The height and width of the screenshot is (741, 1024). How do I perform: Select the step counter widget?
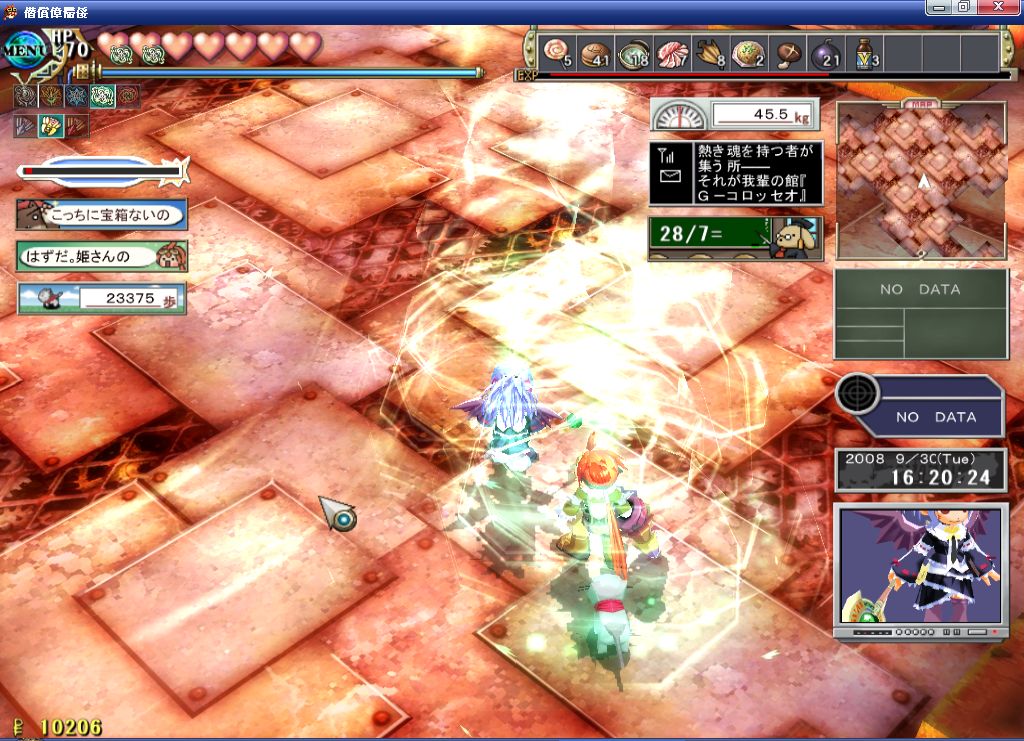pos(101,298)
